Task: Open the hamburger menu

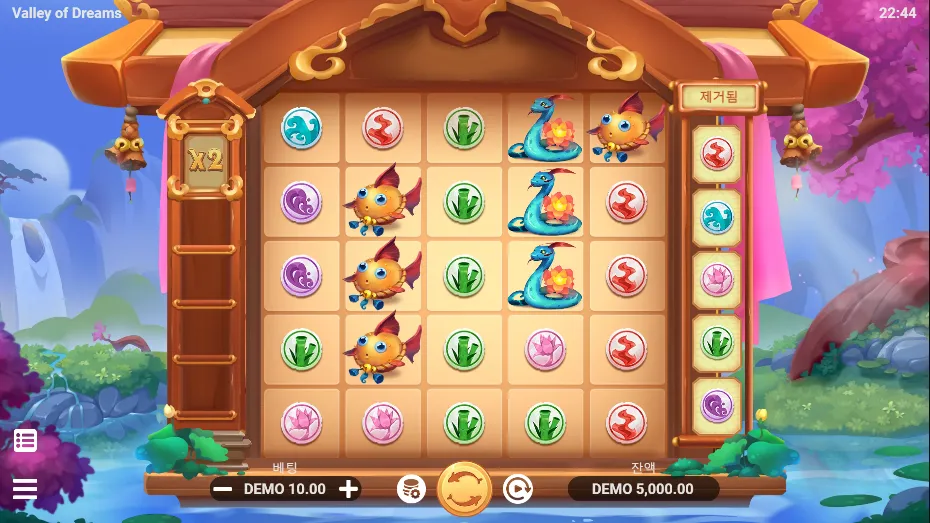Action: pyautogui.click(x=25, y=489)
